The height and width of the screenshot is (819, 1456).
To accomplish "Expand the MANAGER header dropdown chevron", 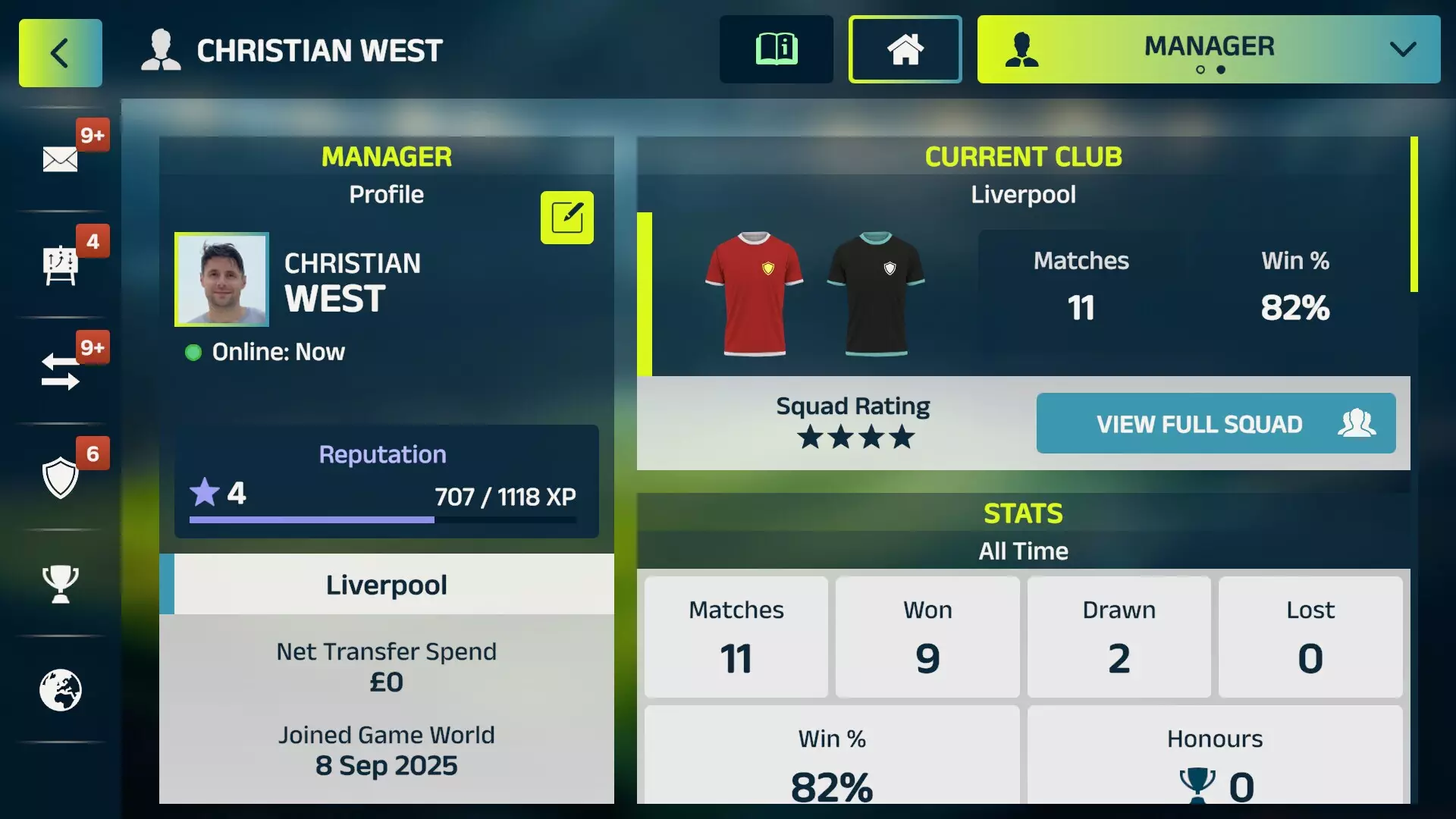I will point(1401,49).
